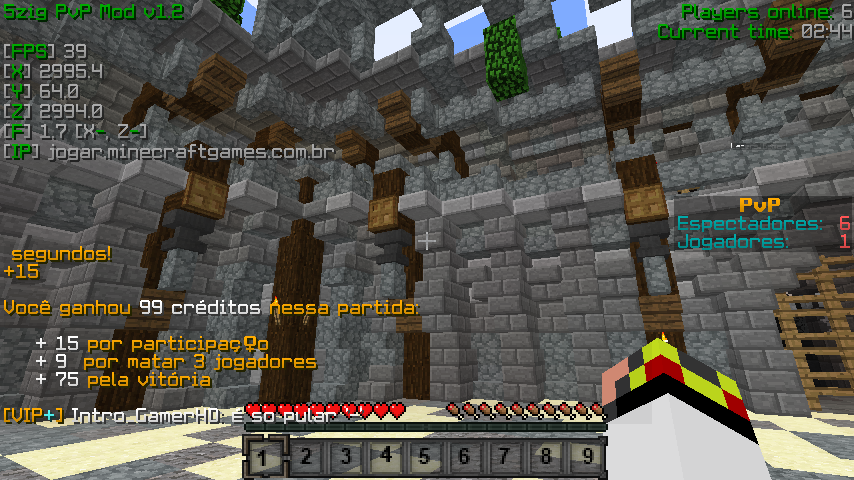
Task: Choose the hotbar slot labeled 2
Action: pyautogui.click(x=304, y=458)
